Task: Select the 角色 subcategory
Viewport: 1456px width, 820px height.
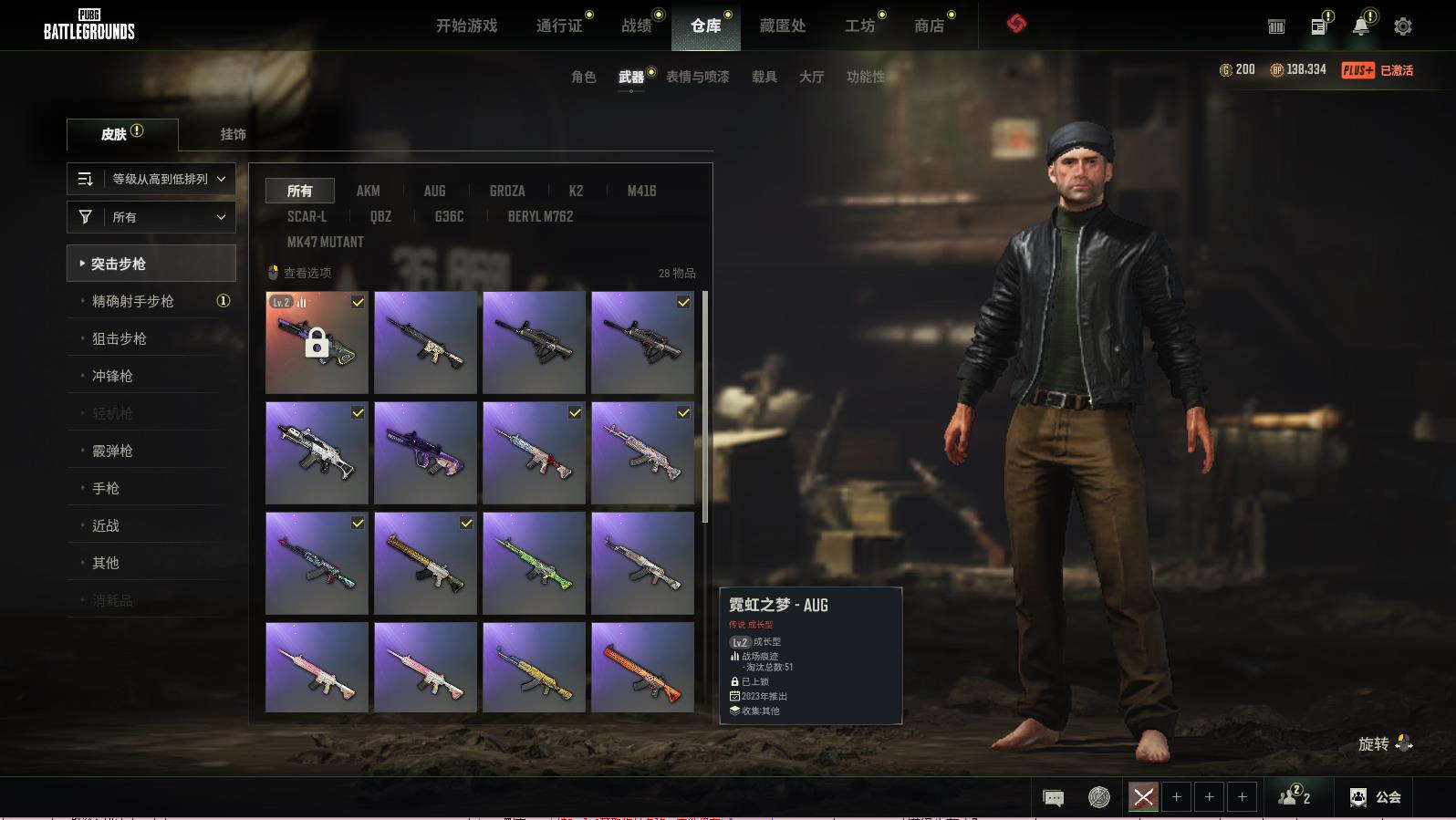Action: pos(583,77)
